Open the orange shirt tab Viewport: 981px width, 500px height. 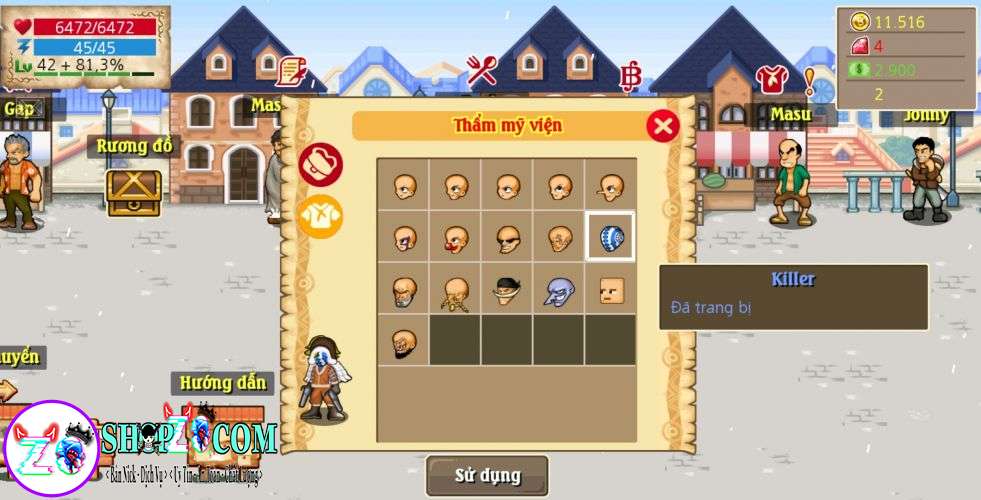point(320,217)
